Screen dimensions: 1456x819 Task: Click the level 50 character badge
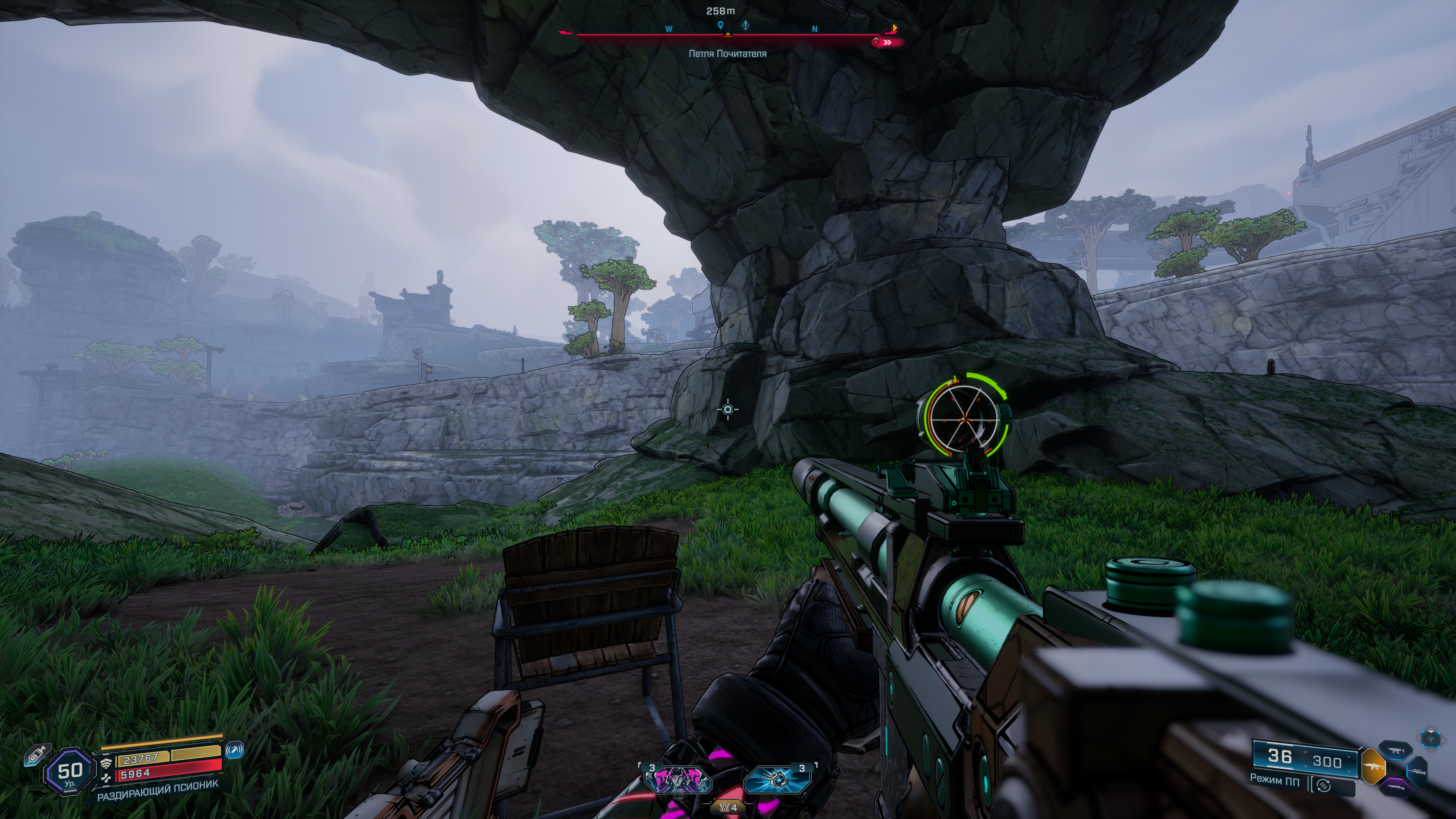69,771
